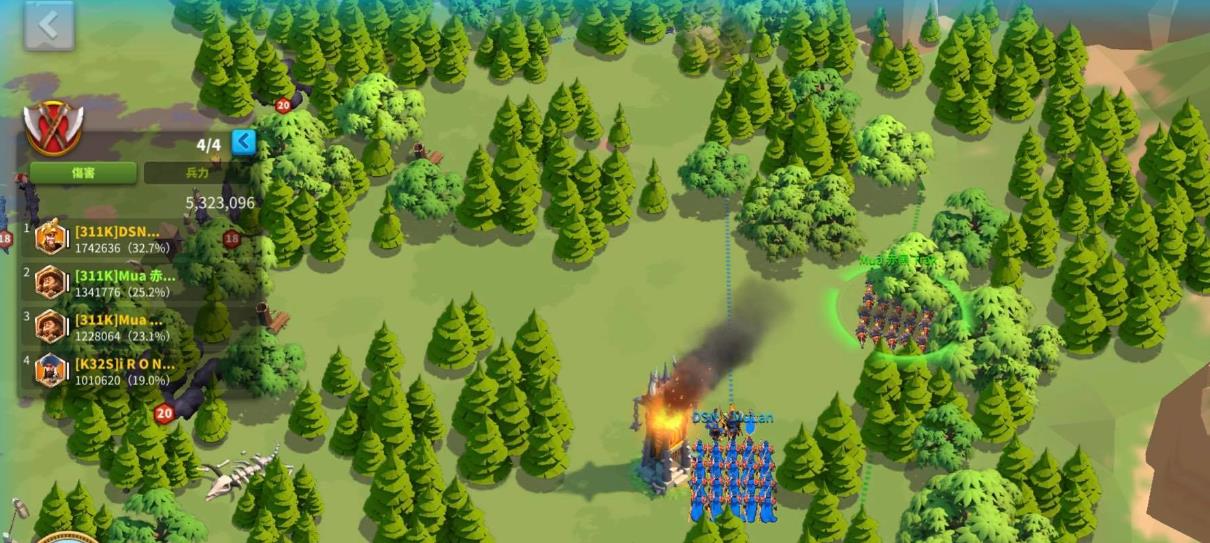The height and width of the screenshot is (543, 1210).
Task: Switch to the 兵力 troops tab
Action: [x=197, y=173]
